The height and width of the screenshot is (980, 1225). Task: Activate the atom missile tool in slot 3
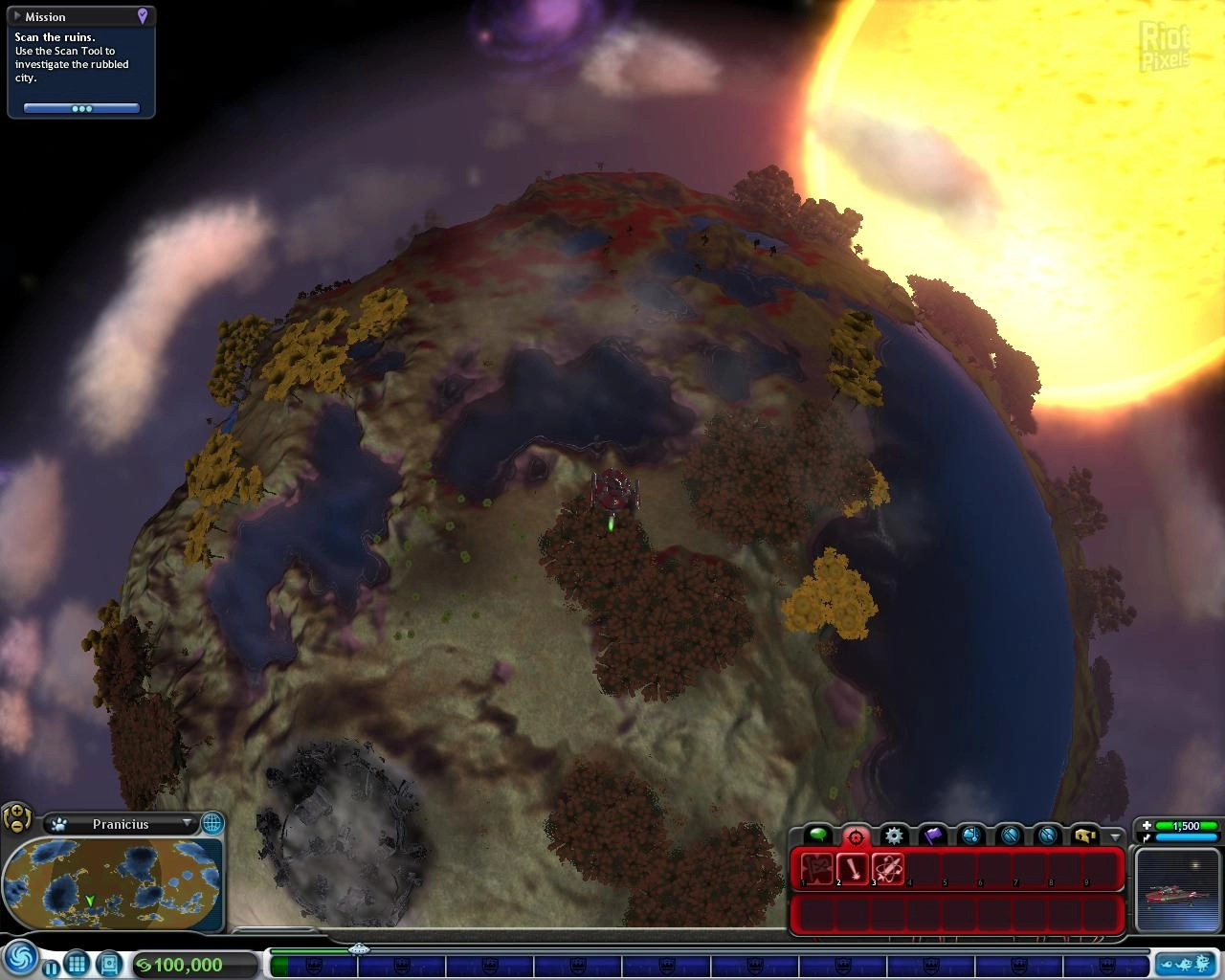pyautogui.click(x=888, y=869)
